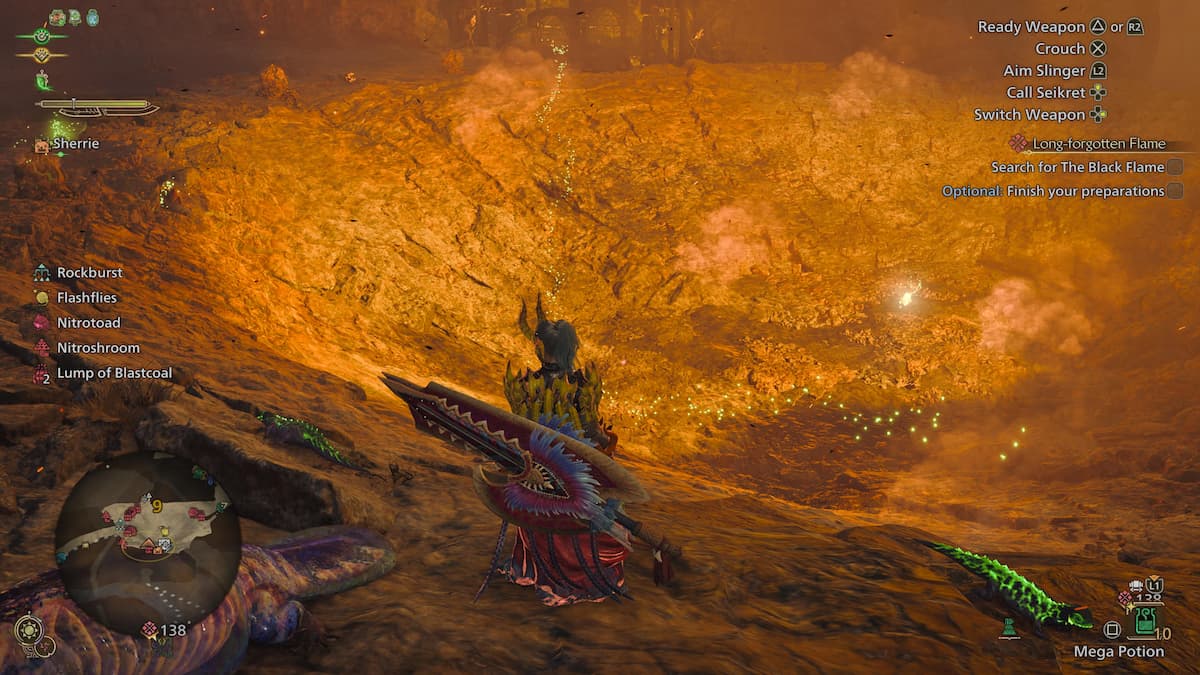The width and height of the screenshot is (1200, 675).
Task: Choose the Lump of Blastcoal entry
Action: [x=113, y=373]
